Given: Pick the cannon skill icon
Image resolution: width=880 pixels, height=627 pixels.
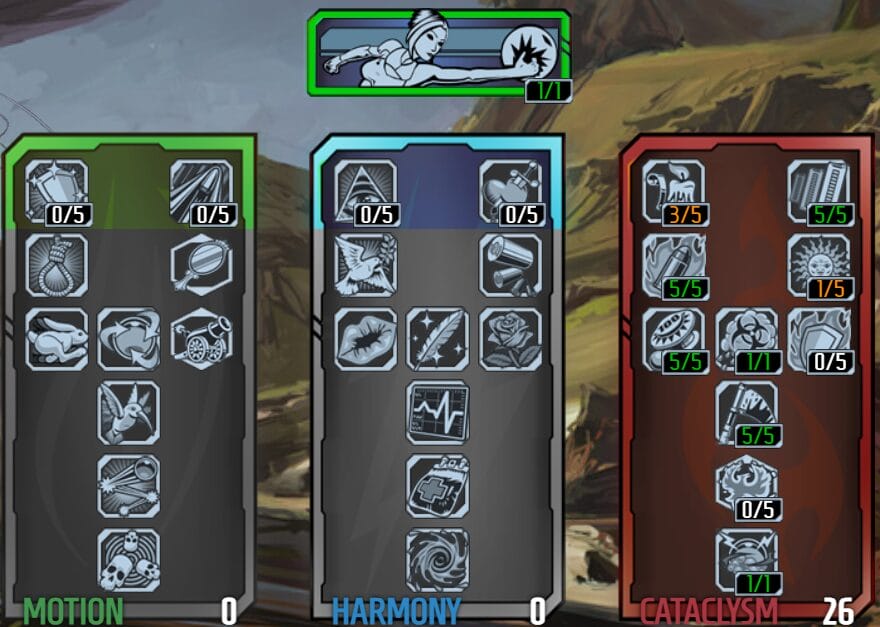Looking at the screenshot, I should click(201, 338).
